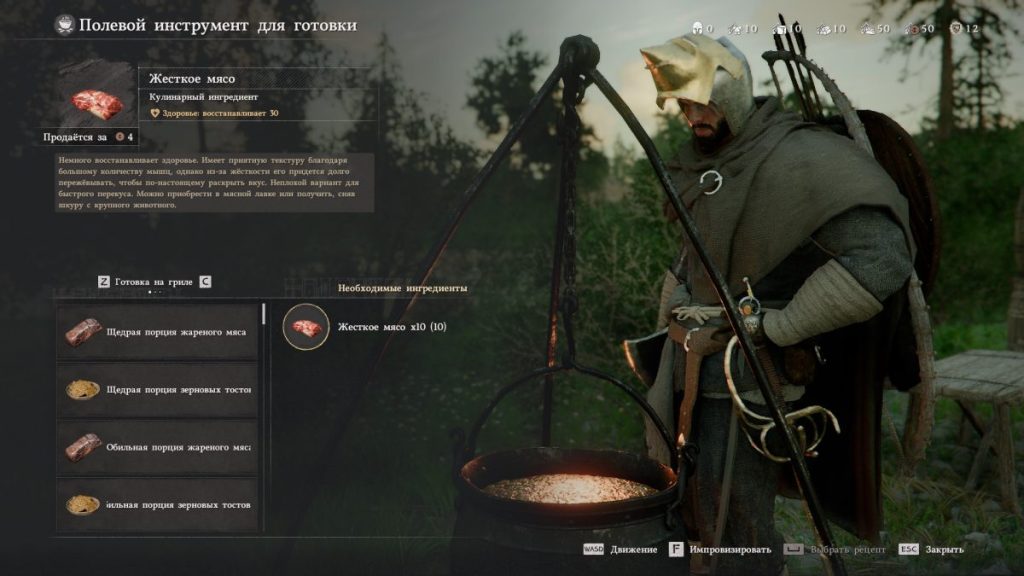Image resolution: width=1024 pixels, height=576 pixels.
Task: Select the Щедрая порция жареного мяса recipe
Action: coord(158,331)
